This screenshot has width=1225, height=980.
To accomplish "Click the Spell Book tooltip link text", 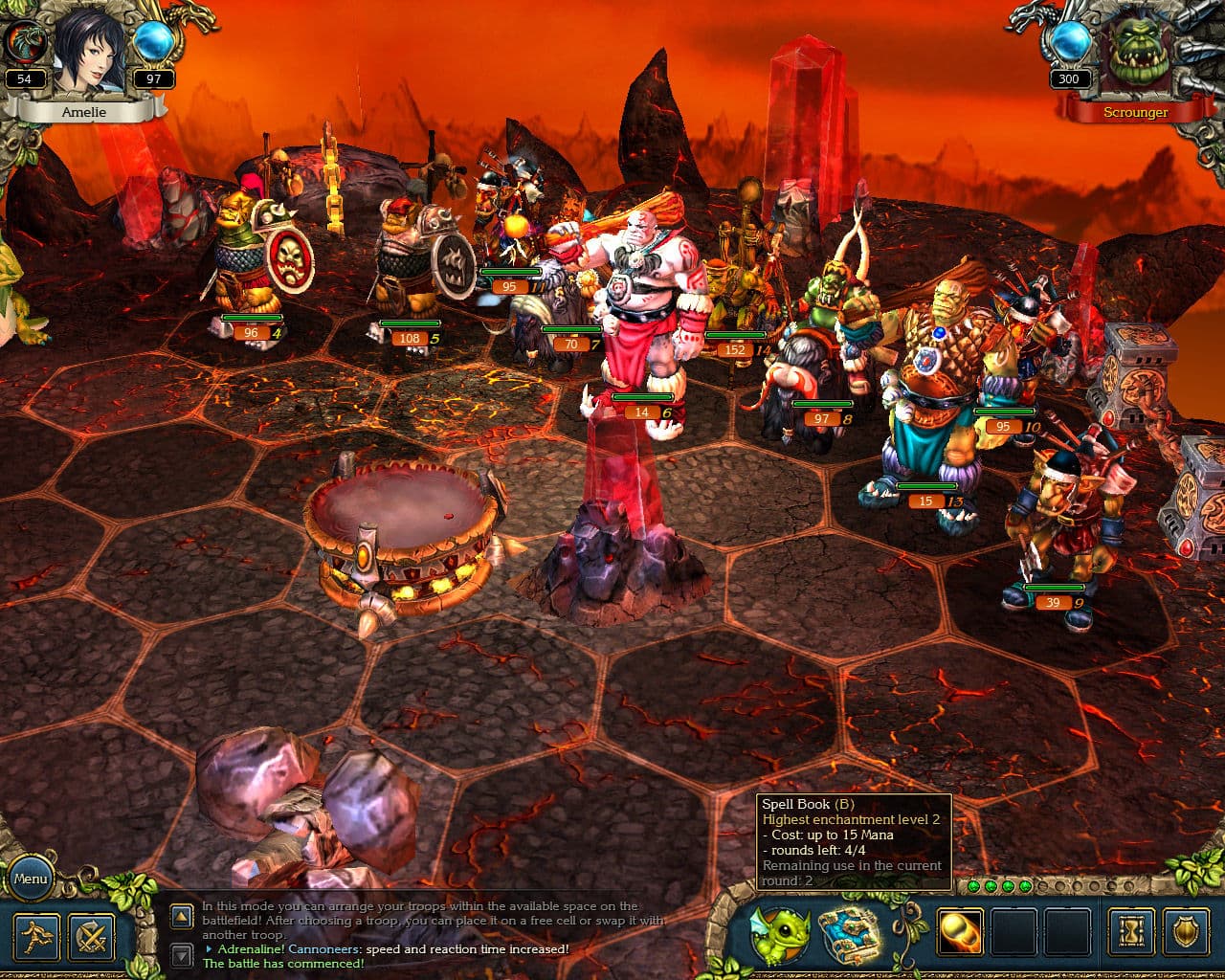I will tap(810, 804).
